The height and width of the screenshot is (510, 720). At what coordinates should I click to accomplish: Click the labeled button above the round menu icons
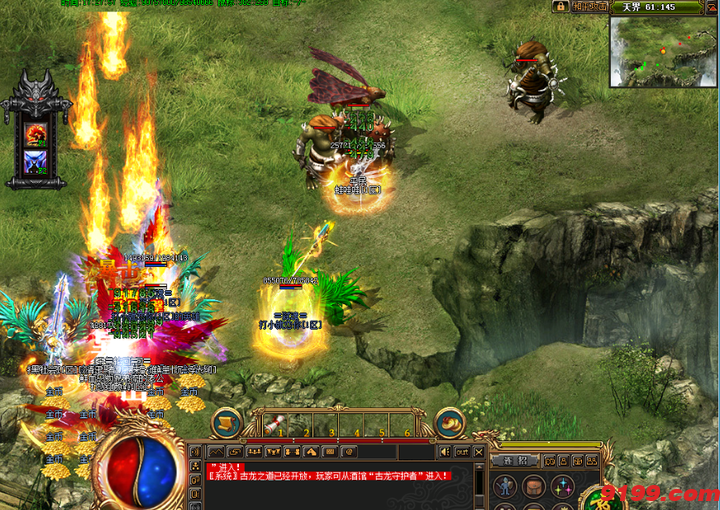521,460
